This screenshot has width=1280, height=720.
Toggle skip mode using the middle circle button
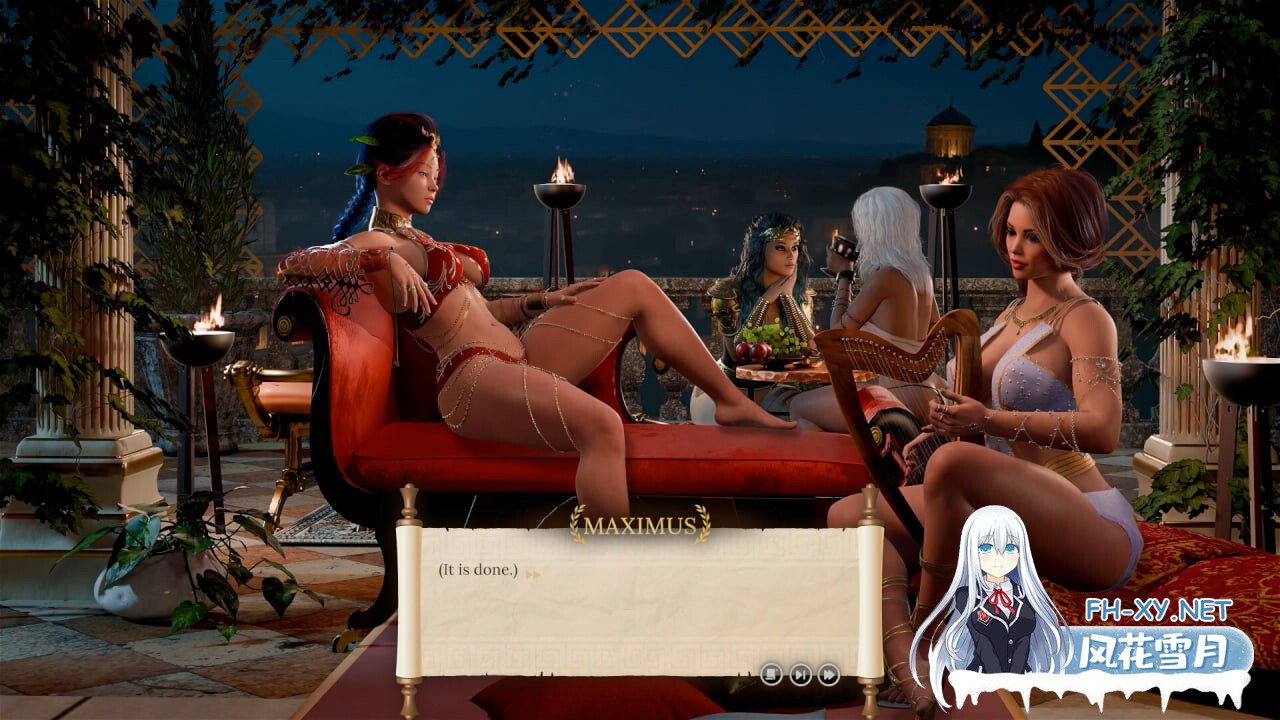(x=800, y=674)
